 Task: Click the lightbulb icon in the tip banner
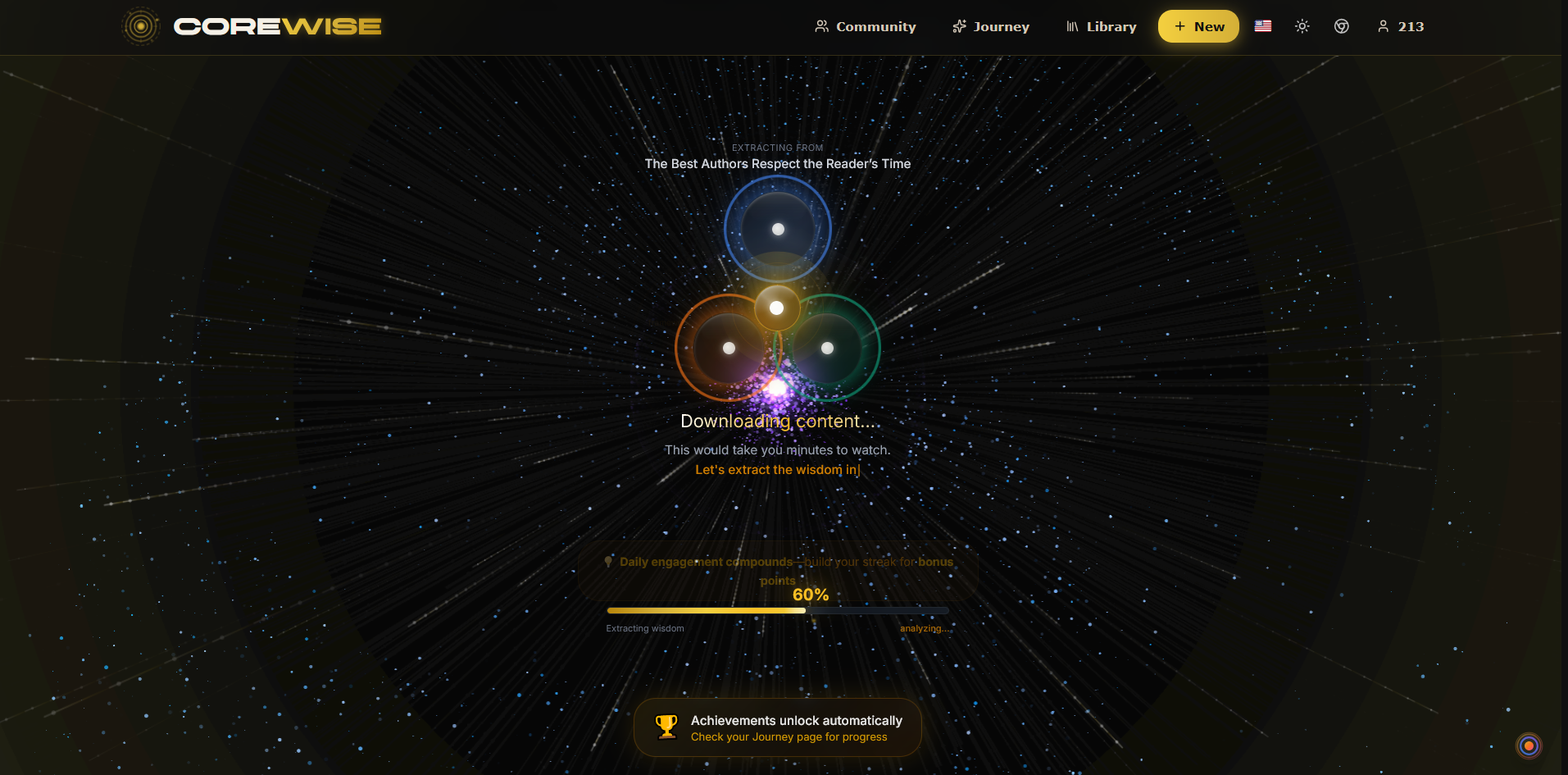point(607,561)
